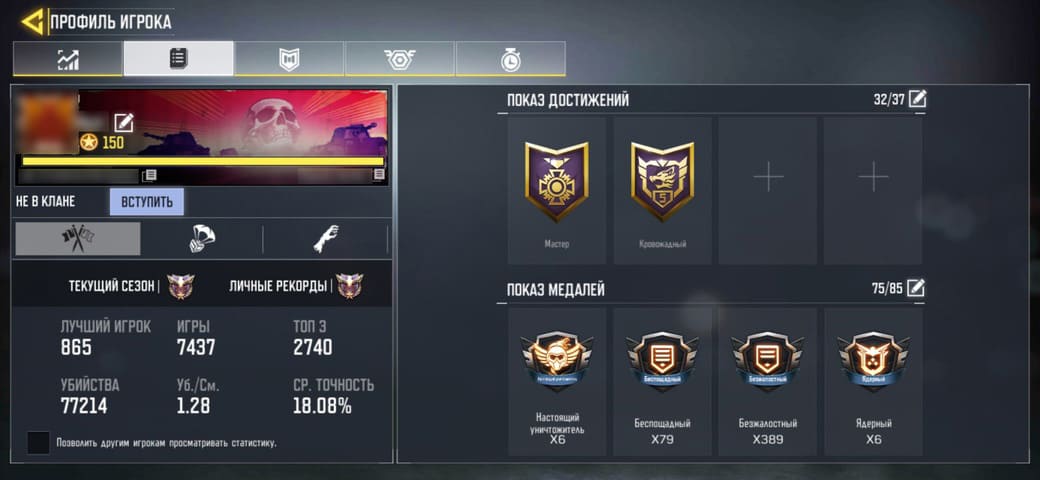The image size is (1040, 480).
Task: Switch to the statistics graph tab
Action: (x=68, y=59)
